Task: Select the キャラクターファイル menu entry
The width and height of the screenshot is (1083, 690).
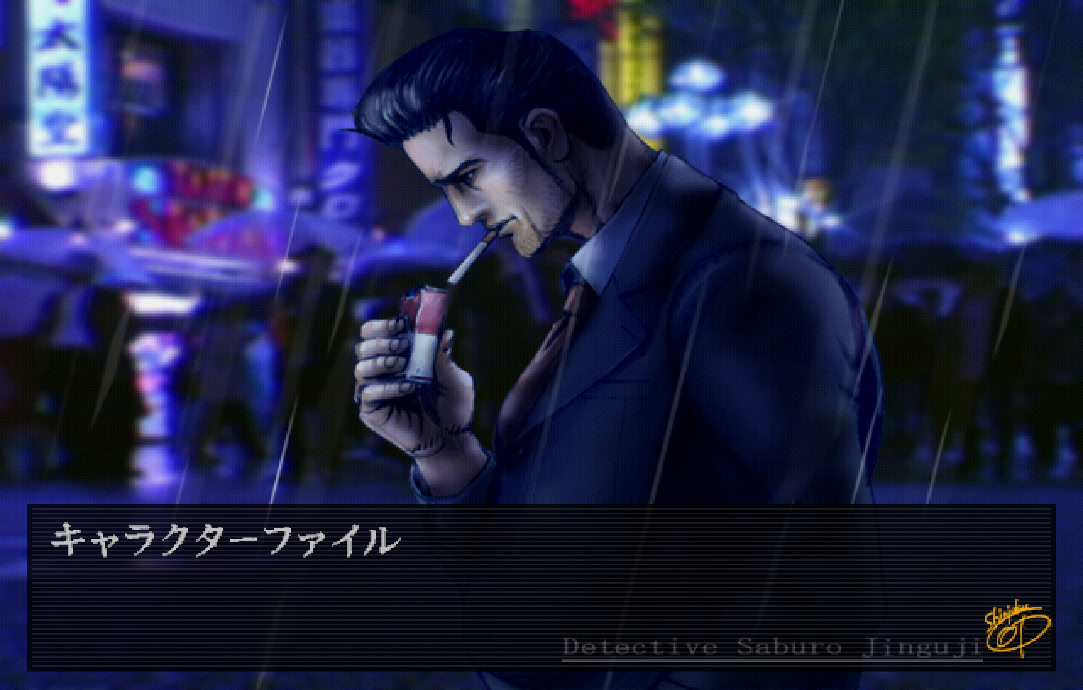Action: pyautogui.click(x=225, y=541)
